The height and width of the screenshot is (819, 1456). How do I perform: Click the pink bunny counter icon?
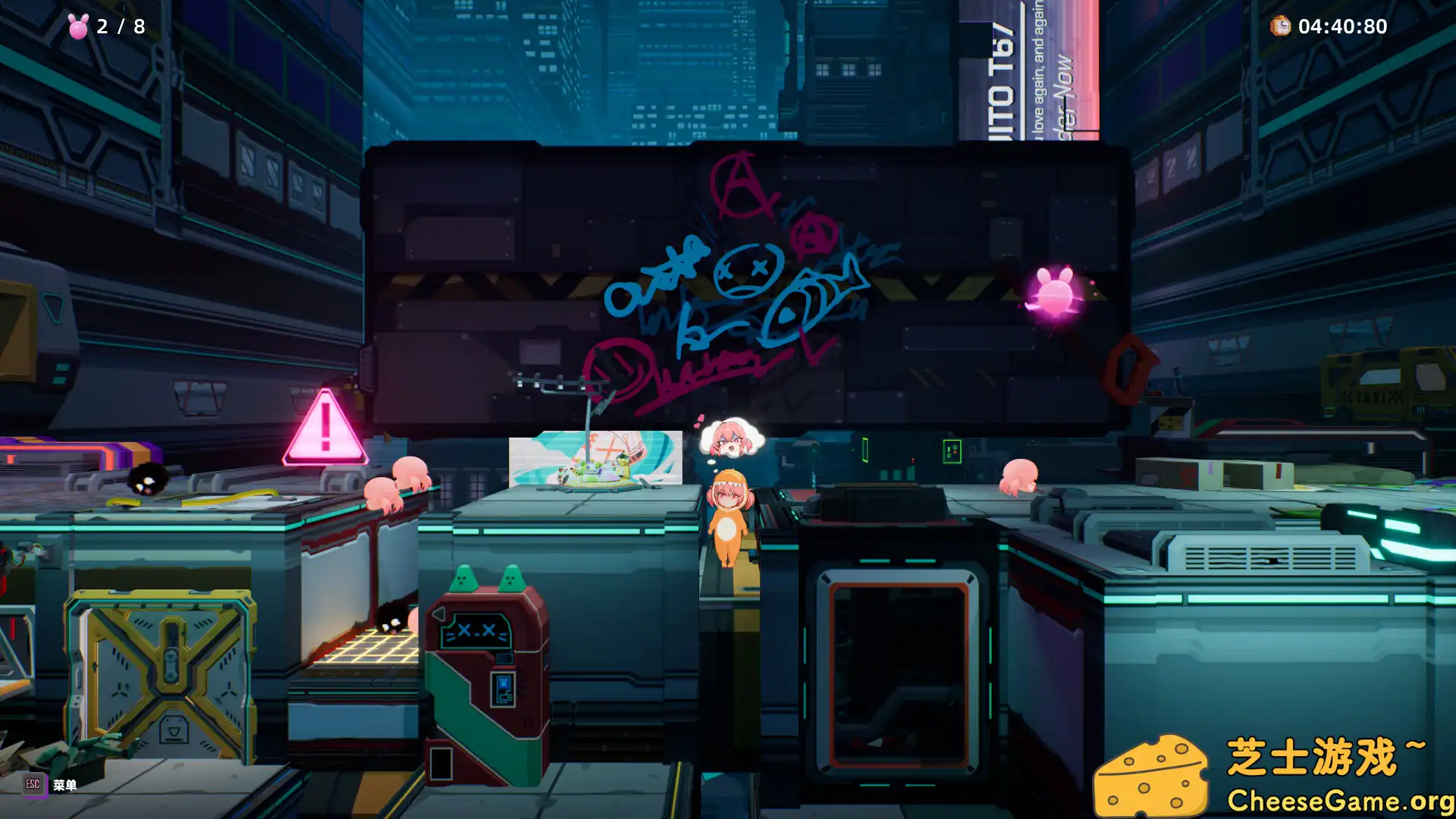coord(78,26)
